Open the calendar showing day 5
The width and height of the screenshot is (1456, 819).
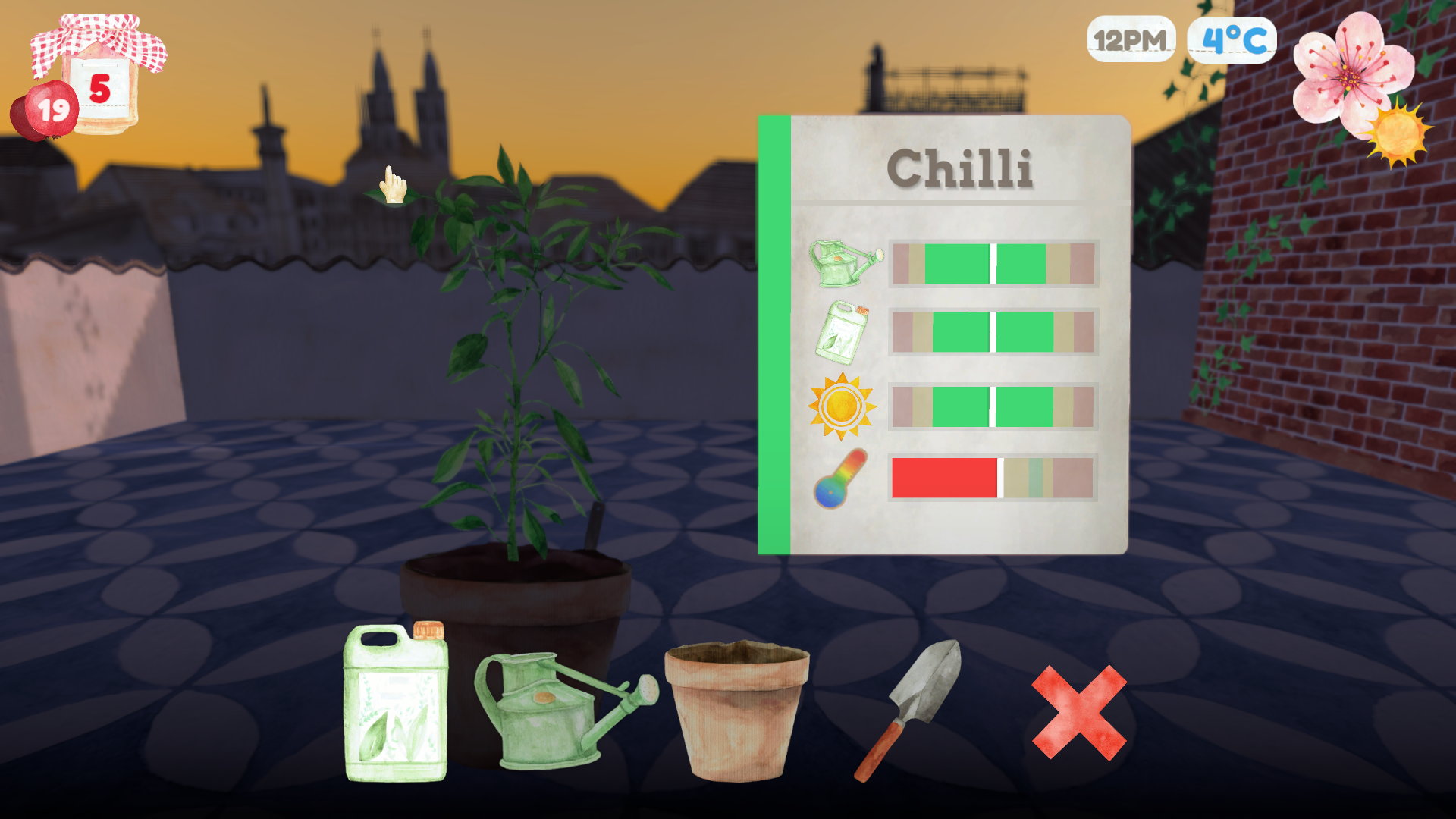(101, 83)
